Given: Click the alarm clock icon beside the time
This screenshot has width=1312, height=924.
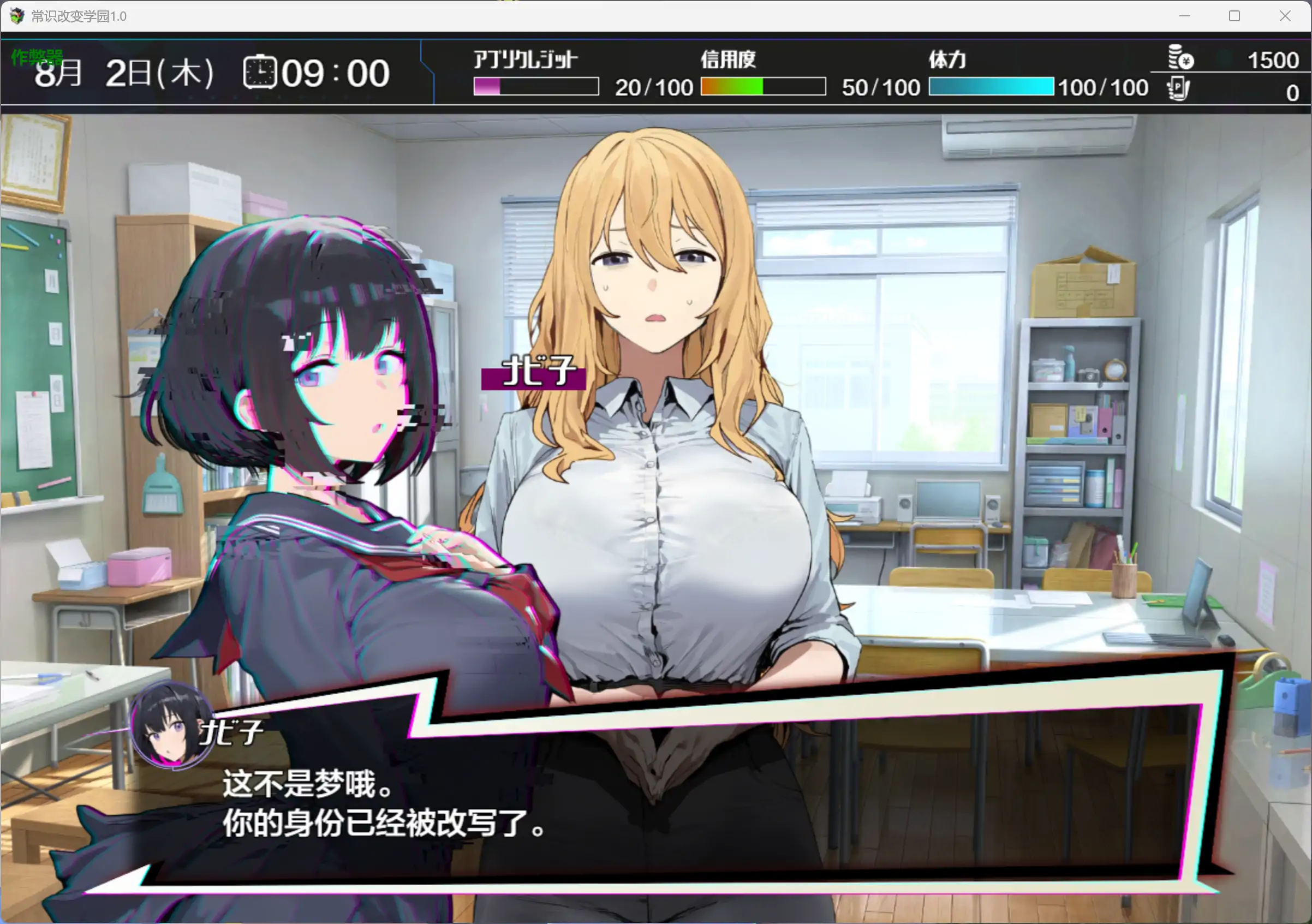Looking at the screenshot, I should click(x=259, y=73).
